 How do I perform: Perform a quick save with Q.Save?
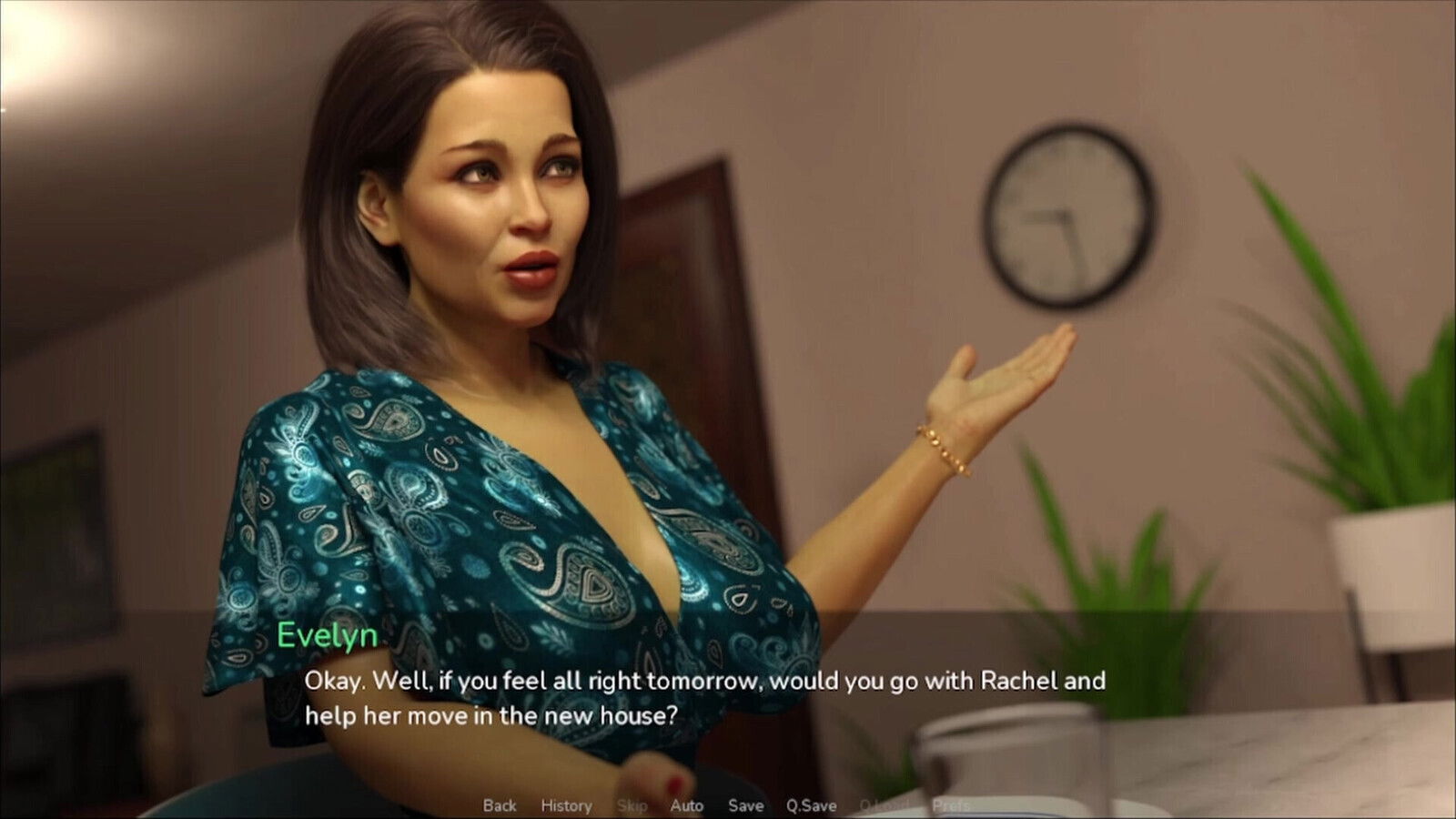[810, 805]
